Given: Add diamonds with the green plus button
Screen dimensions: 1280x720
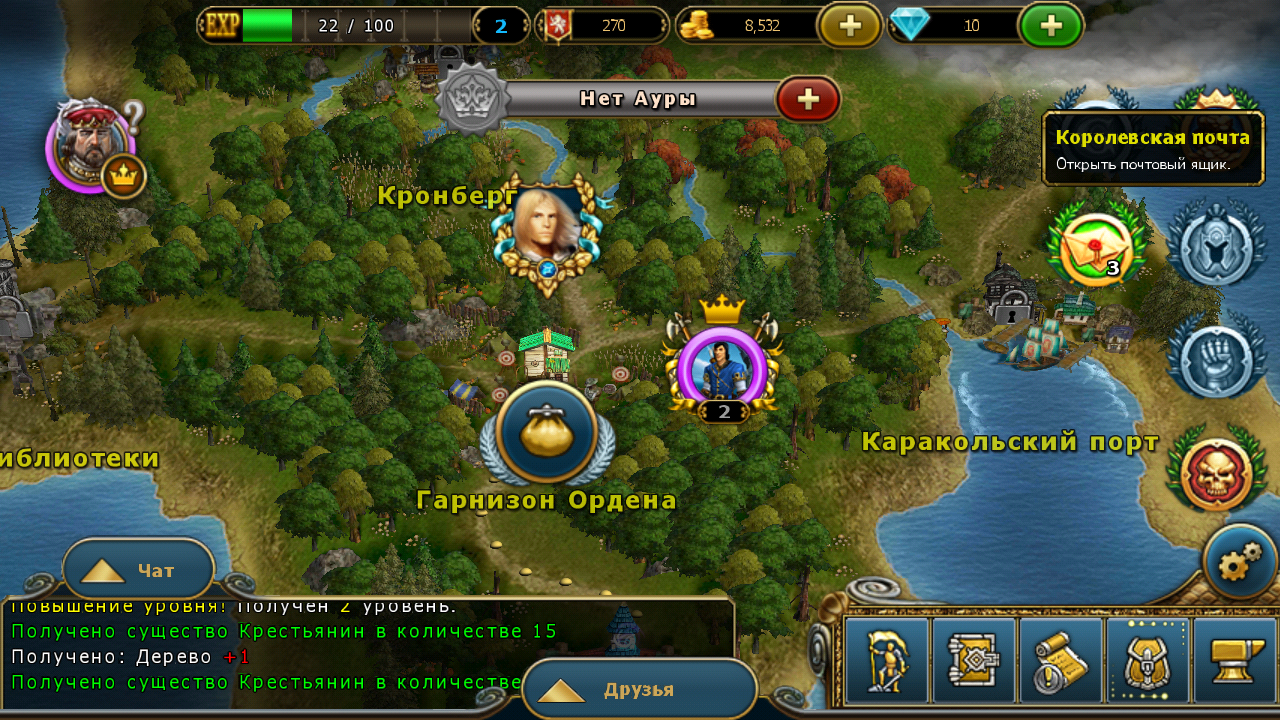Looking at the screenshot, I should click(1050, 26).
